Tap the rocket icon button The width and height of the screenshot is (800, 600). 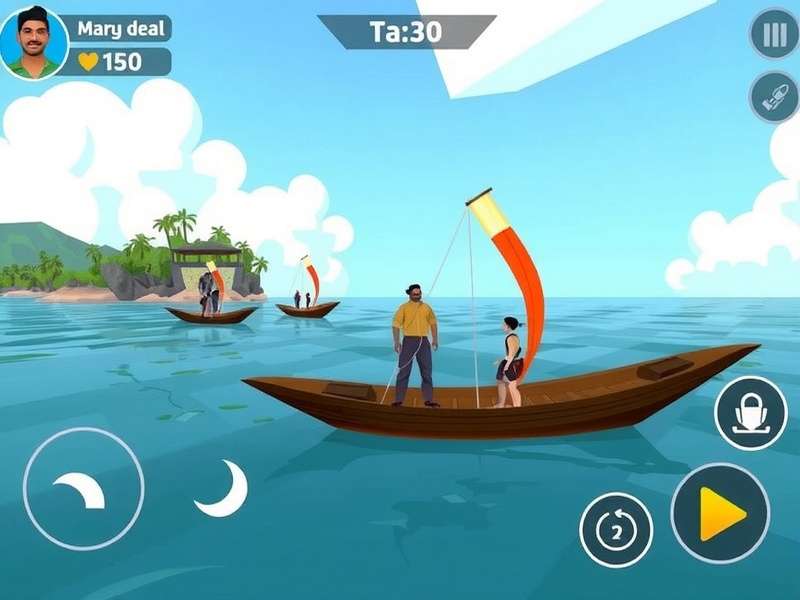pos(774,97)
